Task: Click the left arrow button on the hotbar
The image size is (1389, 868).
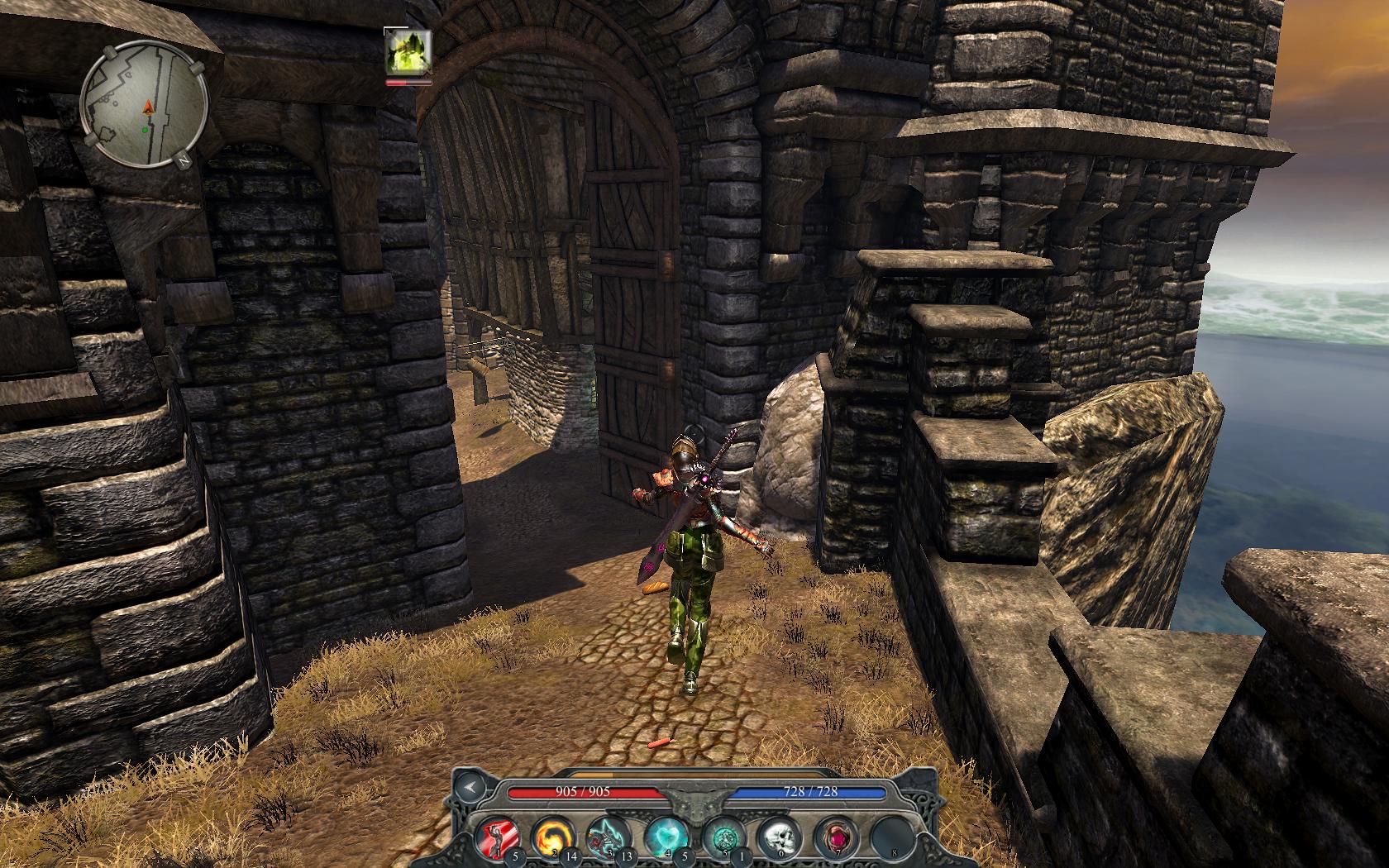Action: 470,788
